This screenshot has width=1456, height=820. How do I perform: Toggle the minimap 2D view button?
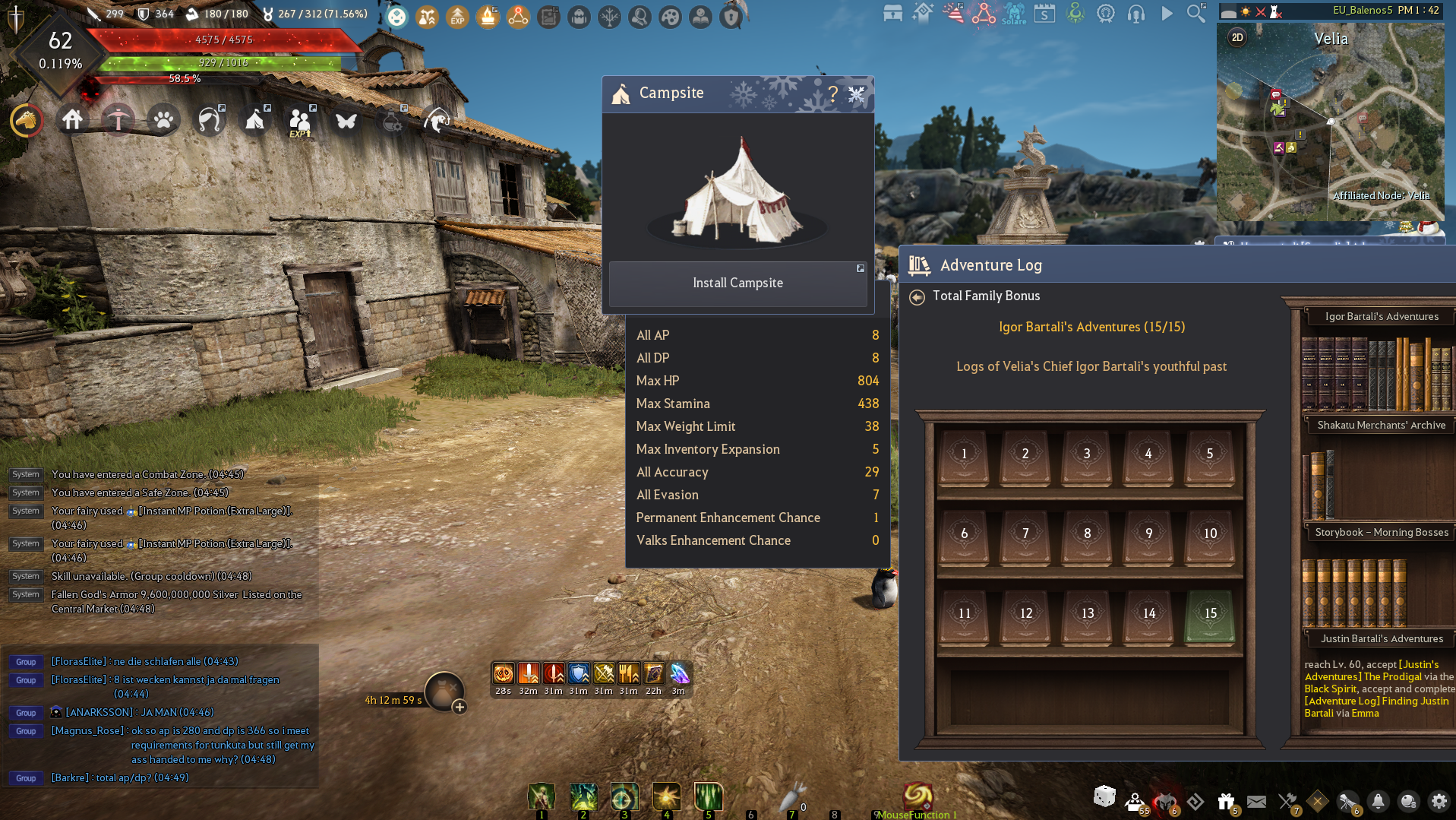[x=1237, y=37]
